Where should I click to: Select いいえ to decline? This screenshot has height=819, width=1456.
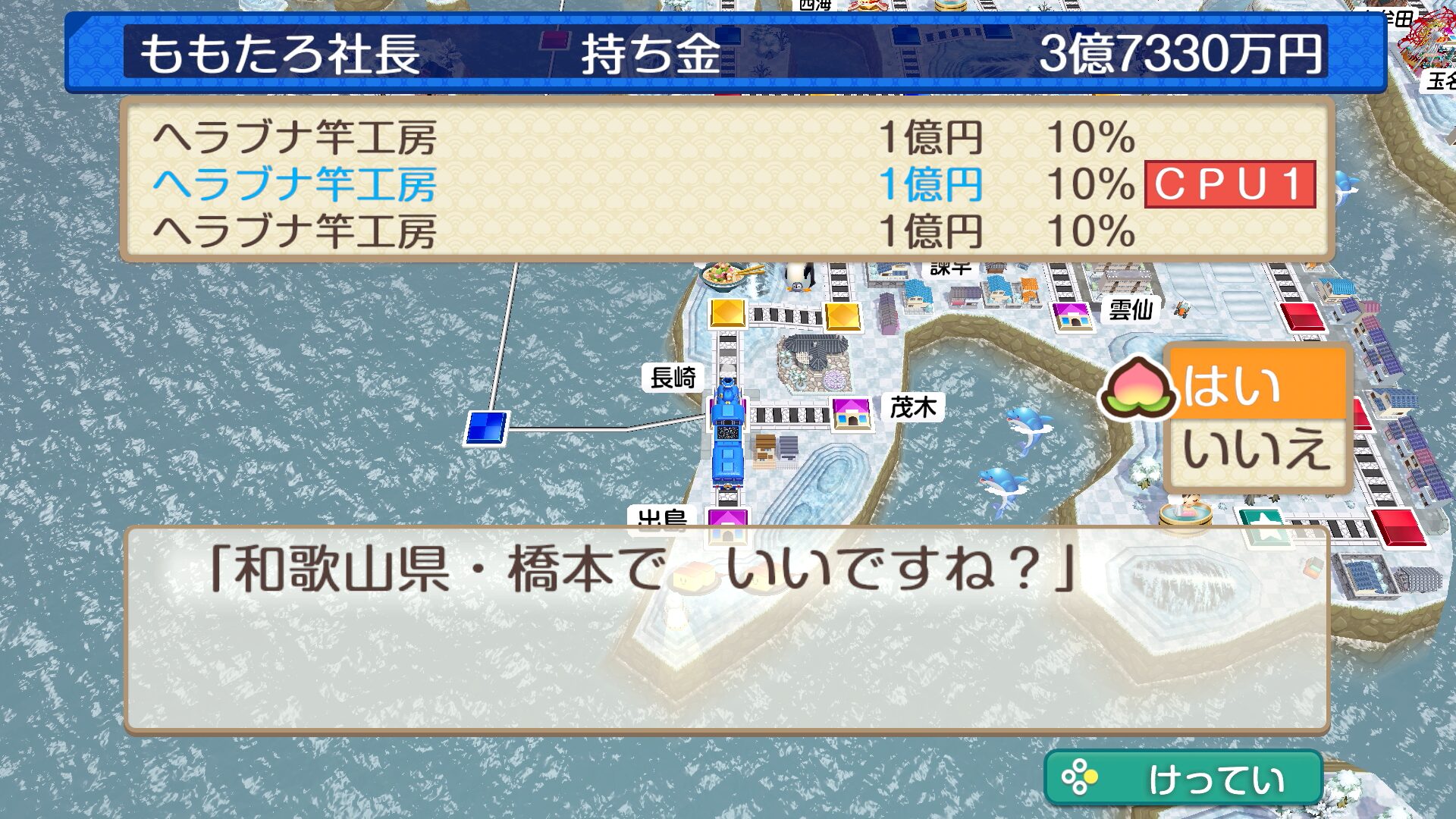[x=1256, y=450]
